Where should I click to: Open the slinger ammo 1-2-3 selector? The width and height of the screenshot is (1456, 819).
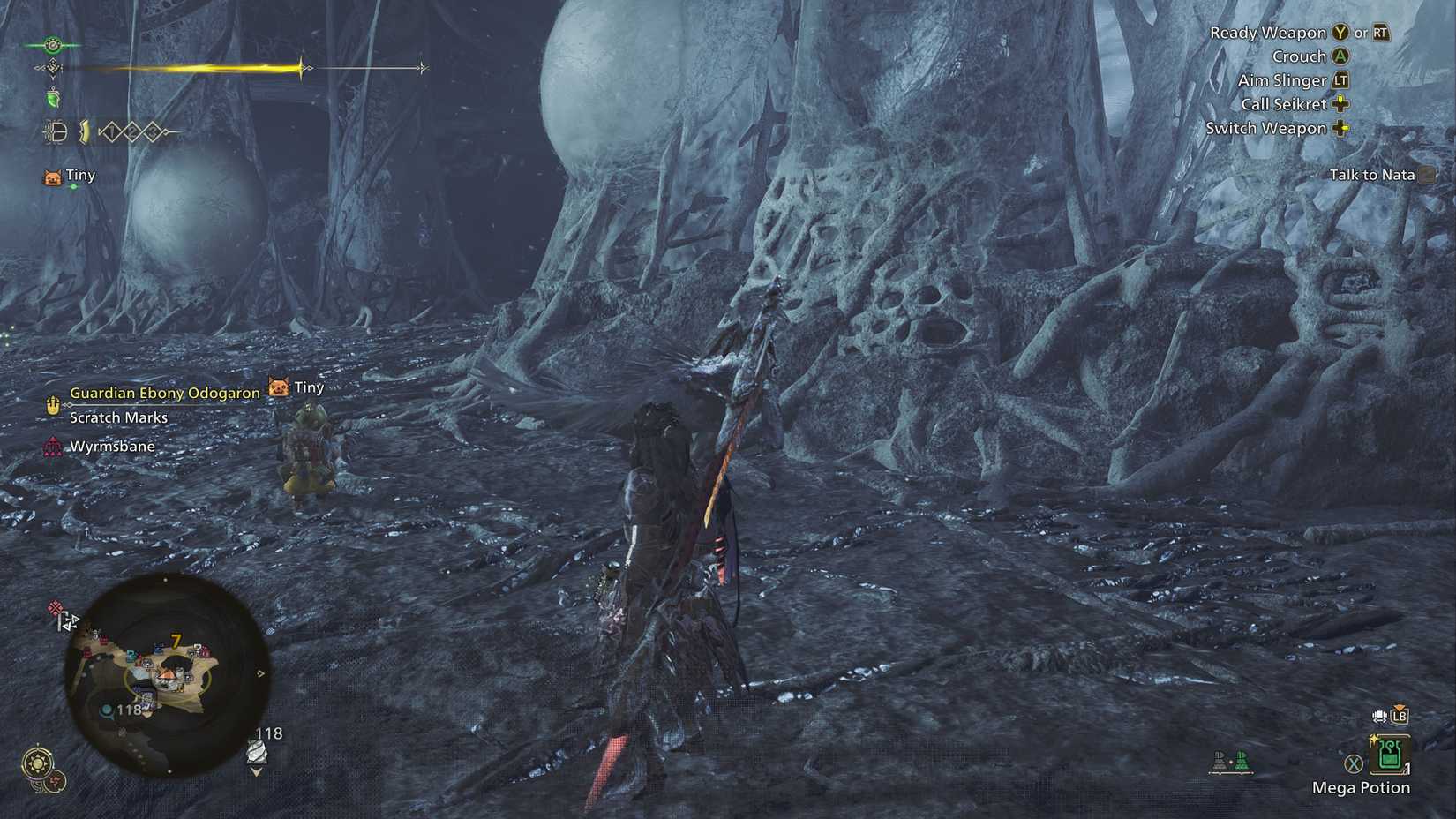(x=132, y=131)
